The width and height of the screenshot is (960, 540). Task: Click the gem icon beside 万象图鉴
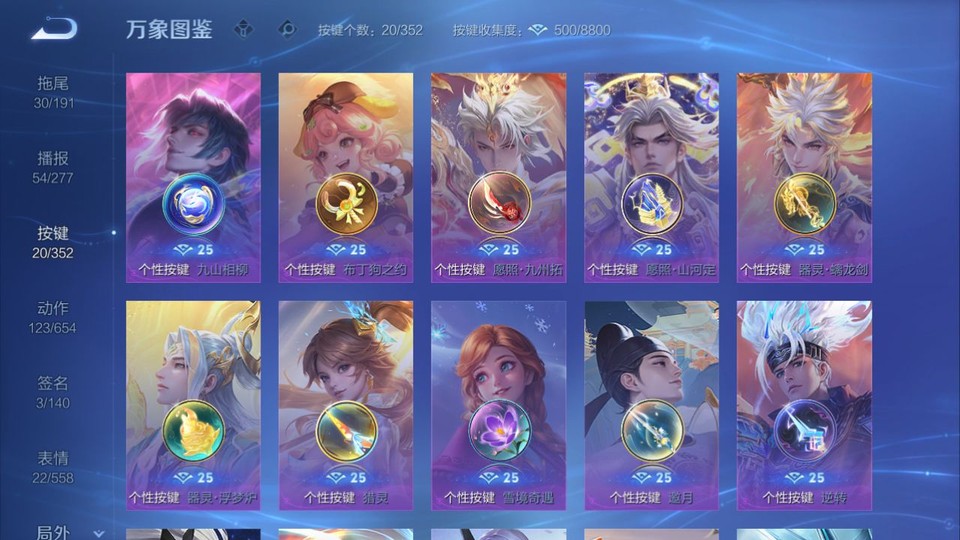[243, 29]
